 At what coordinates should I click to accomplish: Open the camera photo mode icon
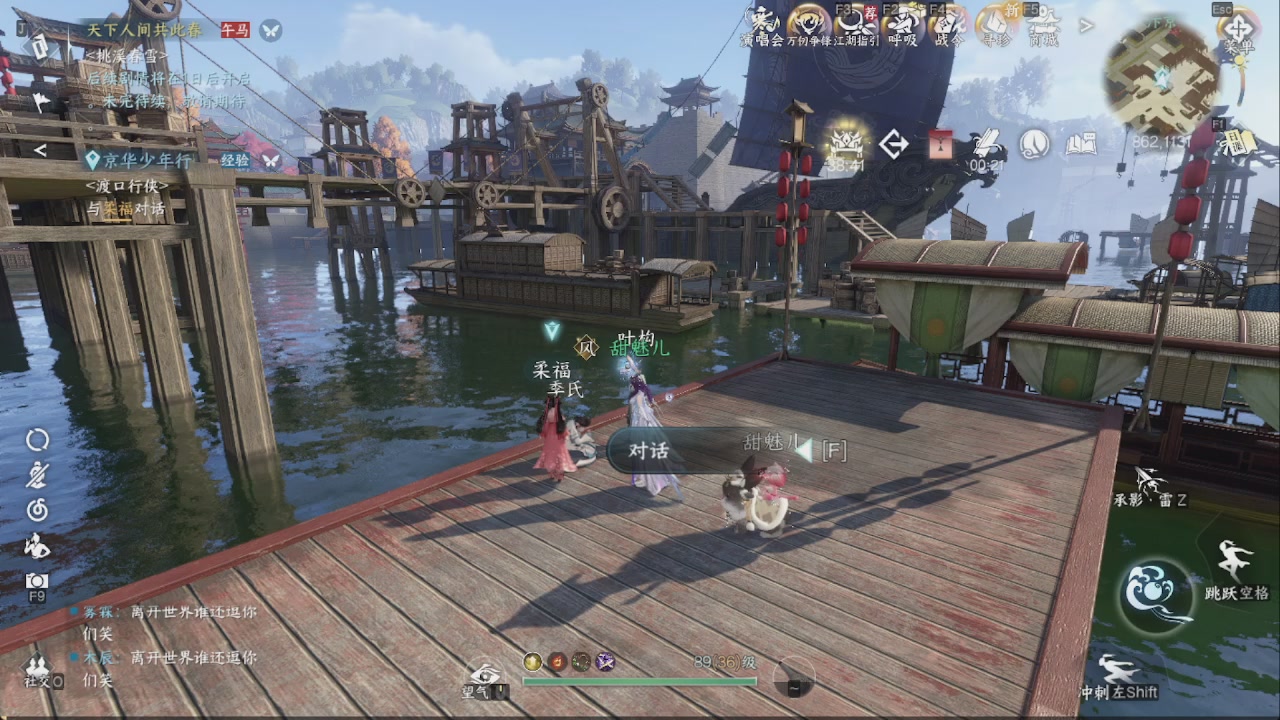tap(37, 581)
